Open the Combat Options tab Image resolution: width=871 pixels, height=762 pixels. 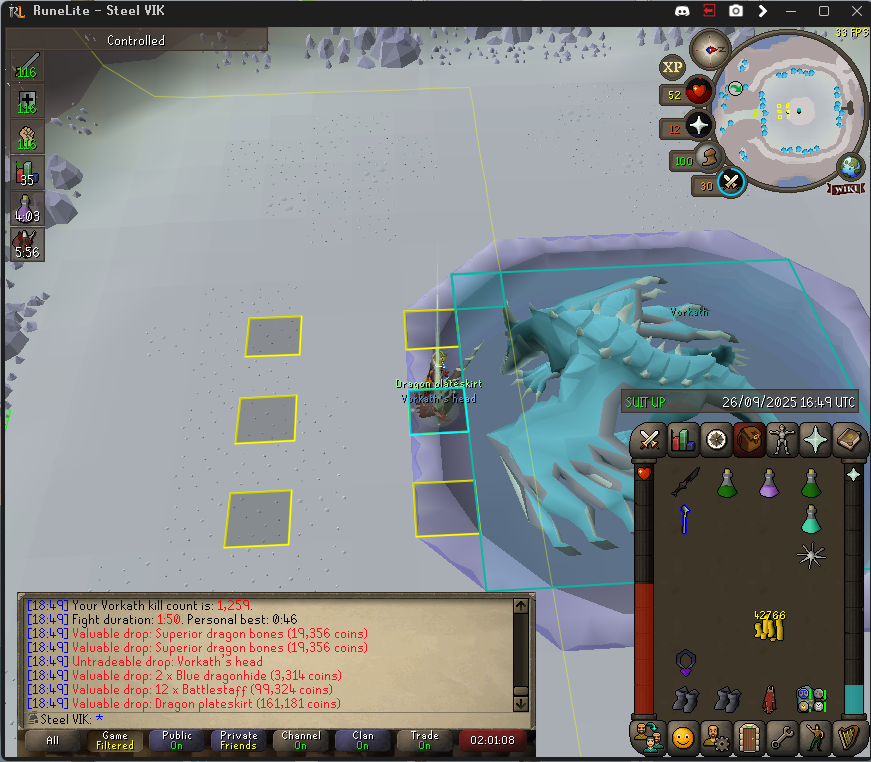650,439
